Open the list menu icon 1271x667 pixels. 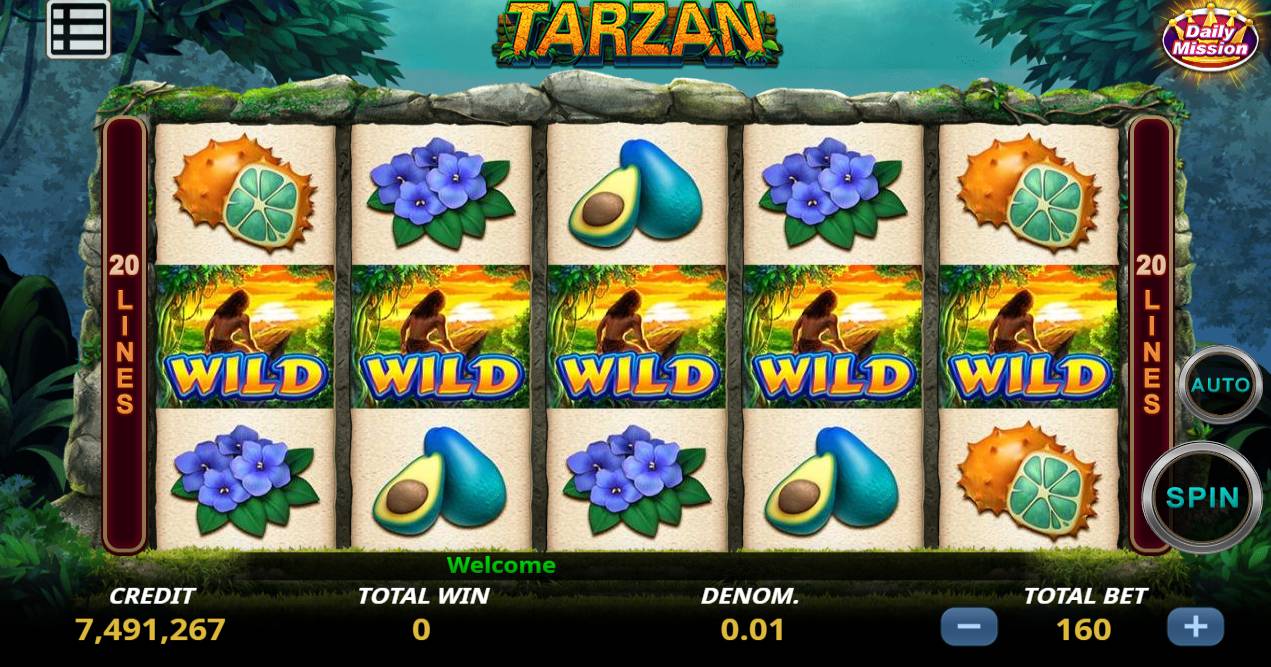(78, 30)
